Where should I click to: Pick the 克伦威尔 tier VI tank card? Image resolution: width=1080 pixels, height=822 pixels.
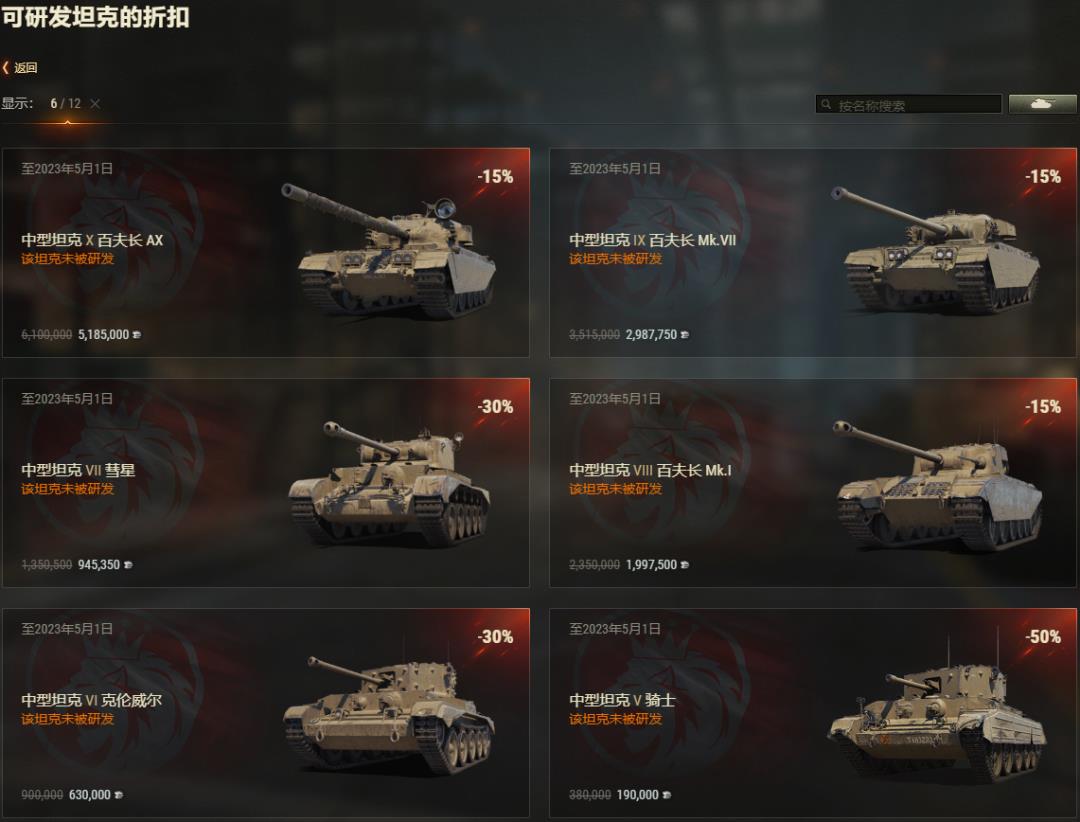[266, 713]
